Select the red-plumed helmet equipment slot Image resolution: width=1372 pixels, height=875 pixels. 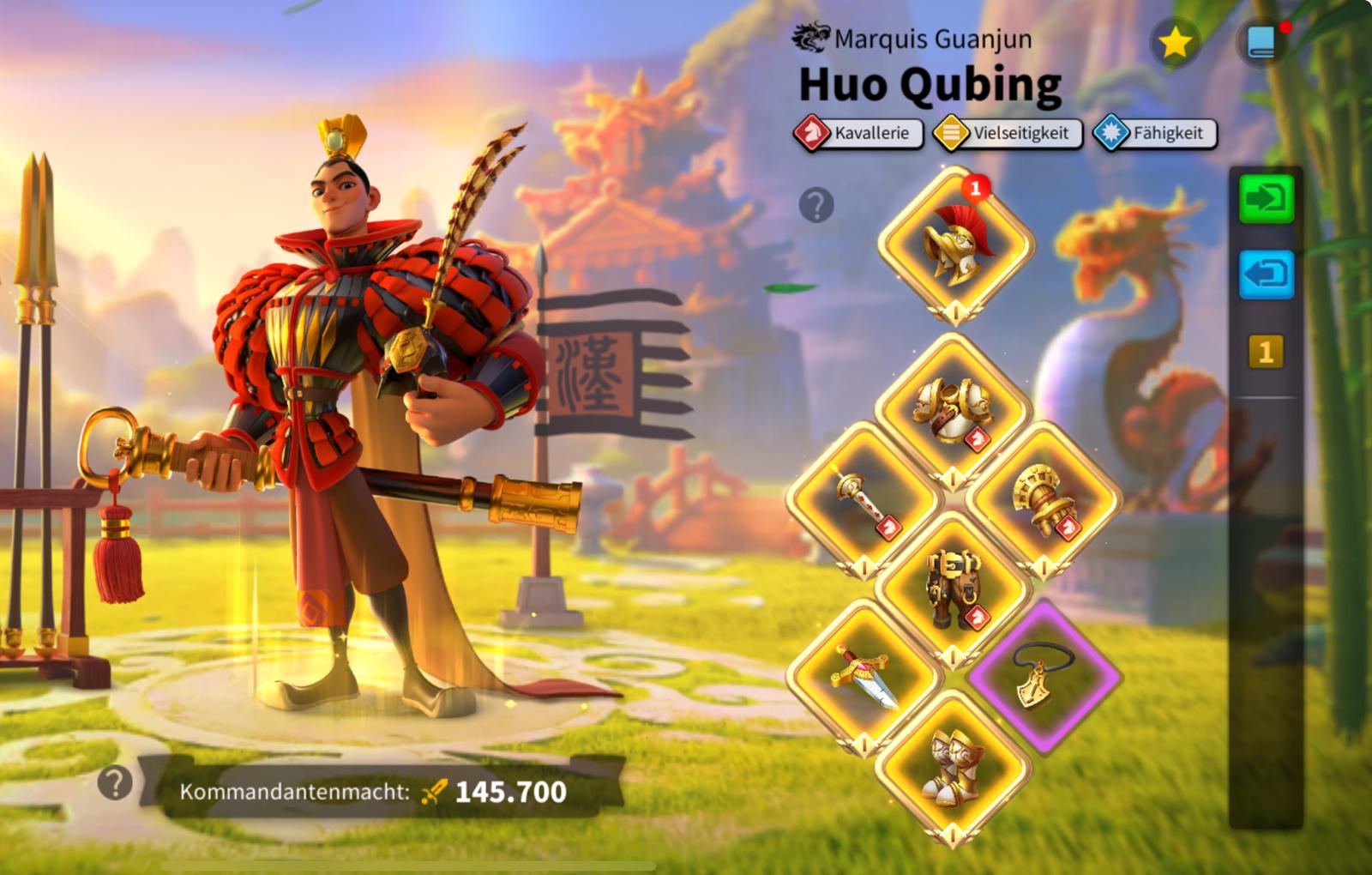[955, 244]
